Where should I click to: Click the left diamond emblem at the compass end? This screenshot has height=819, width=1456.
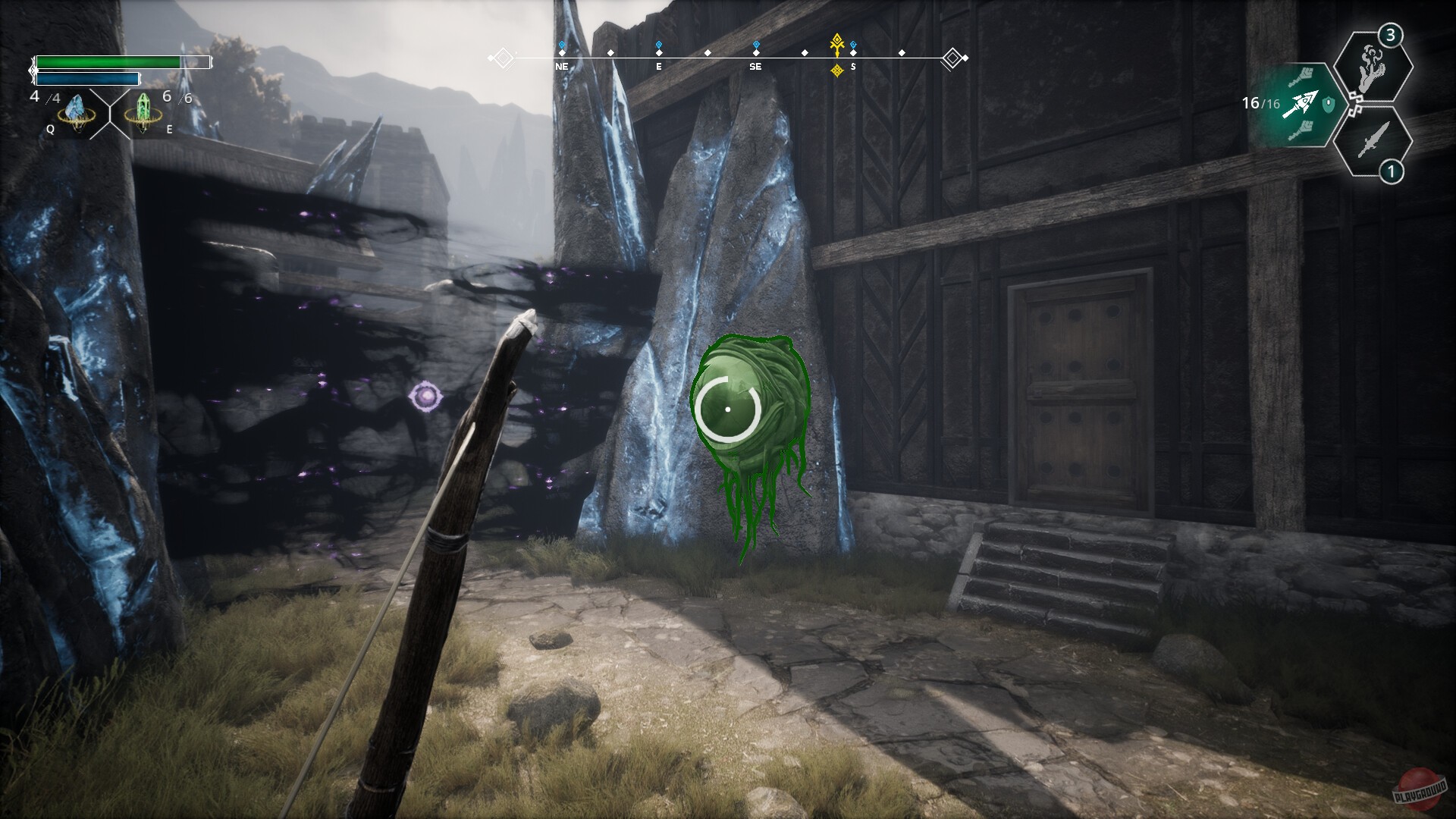coord(501,56)
